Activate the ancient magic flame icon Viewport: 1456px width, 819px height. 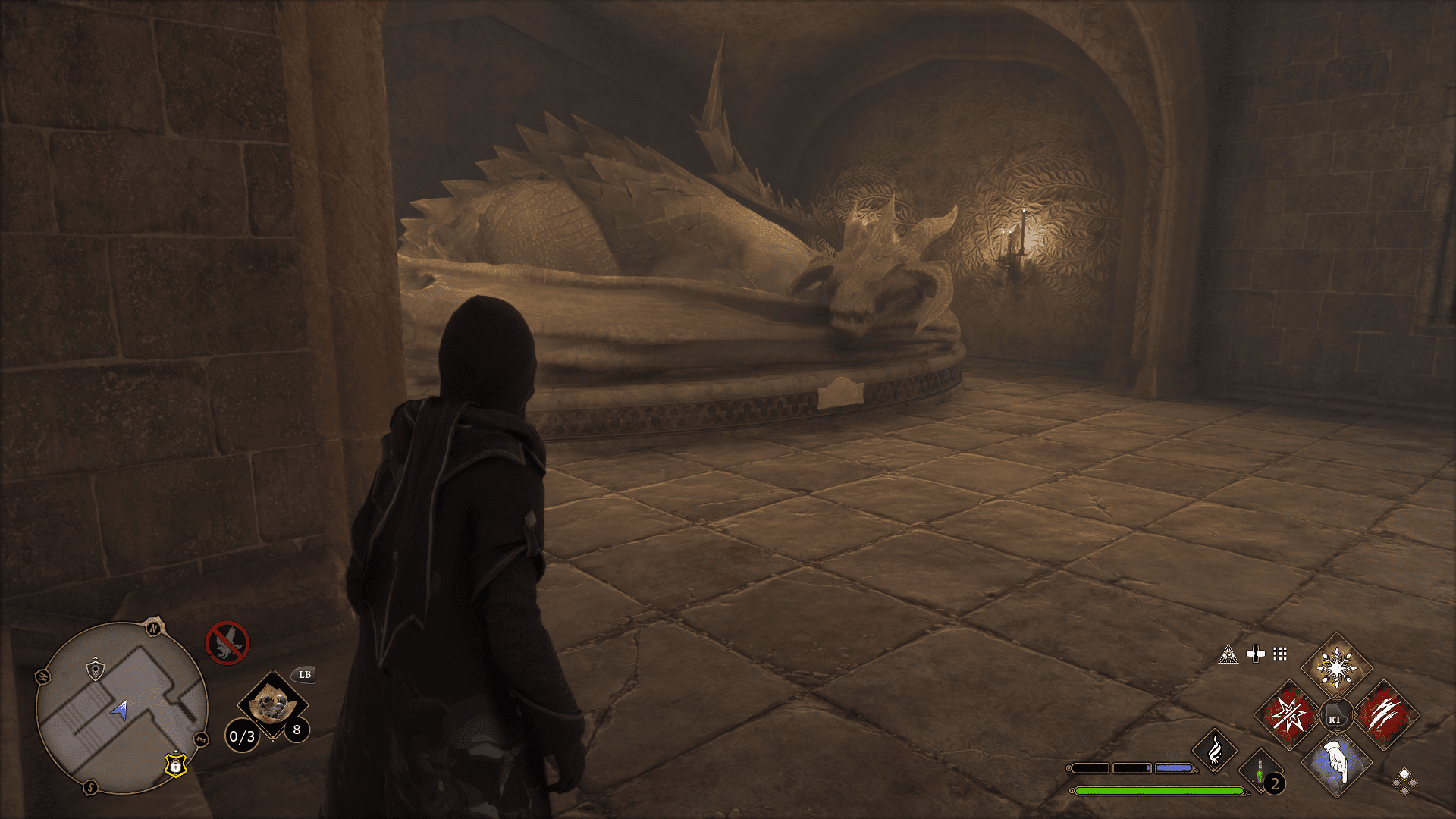pos(1214,750)
